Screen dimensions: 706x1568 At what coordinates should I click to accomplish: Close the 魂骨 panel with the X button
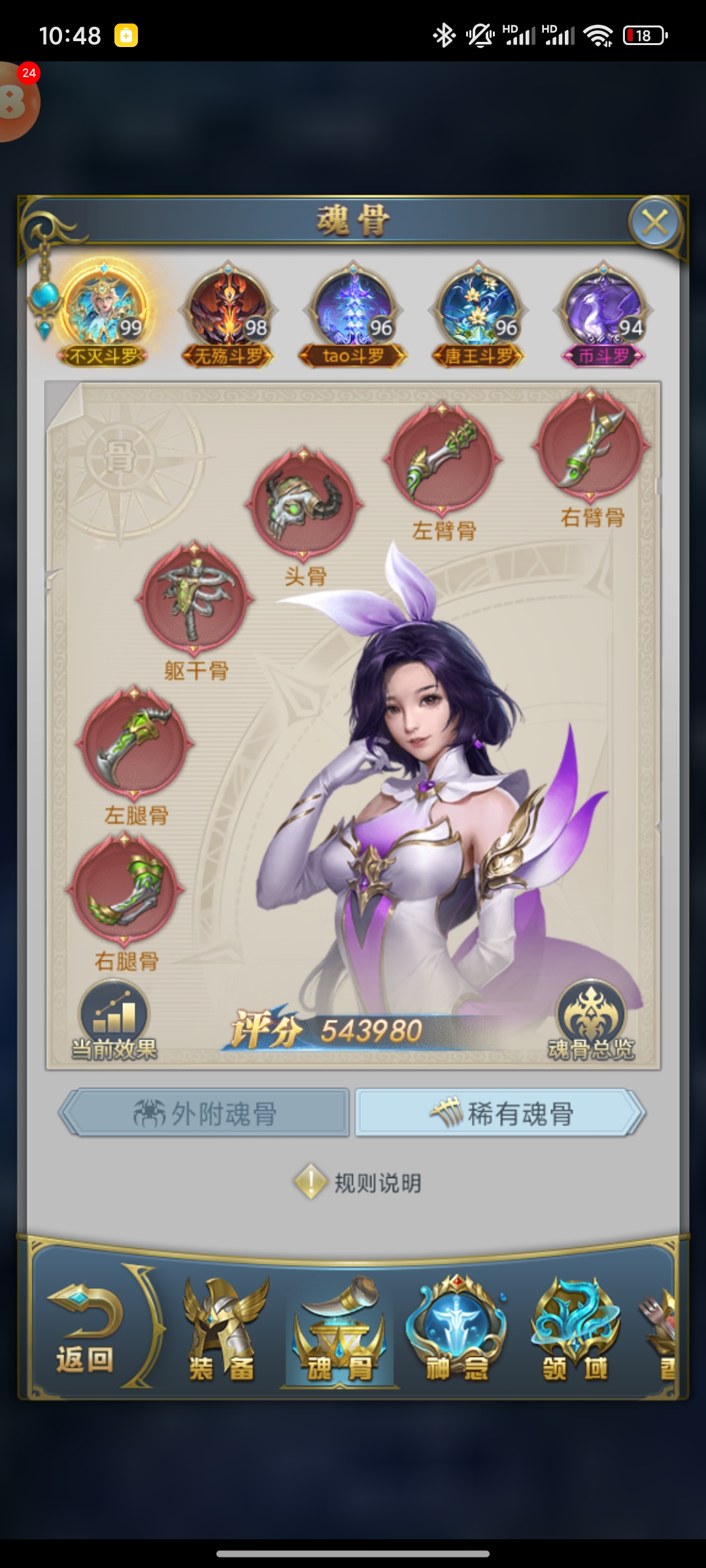(x=655, y=223)
